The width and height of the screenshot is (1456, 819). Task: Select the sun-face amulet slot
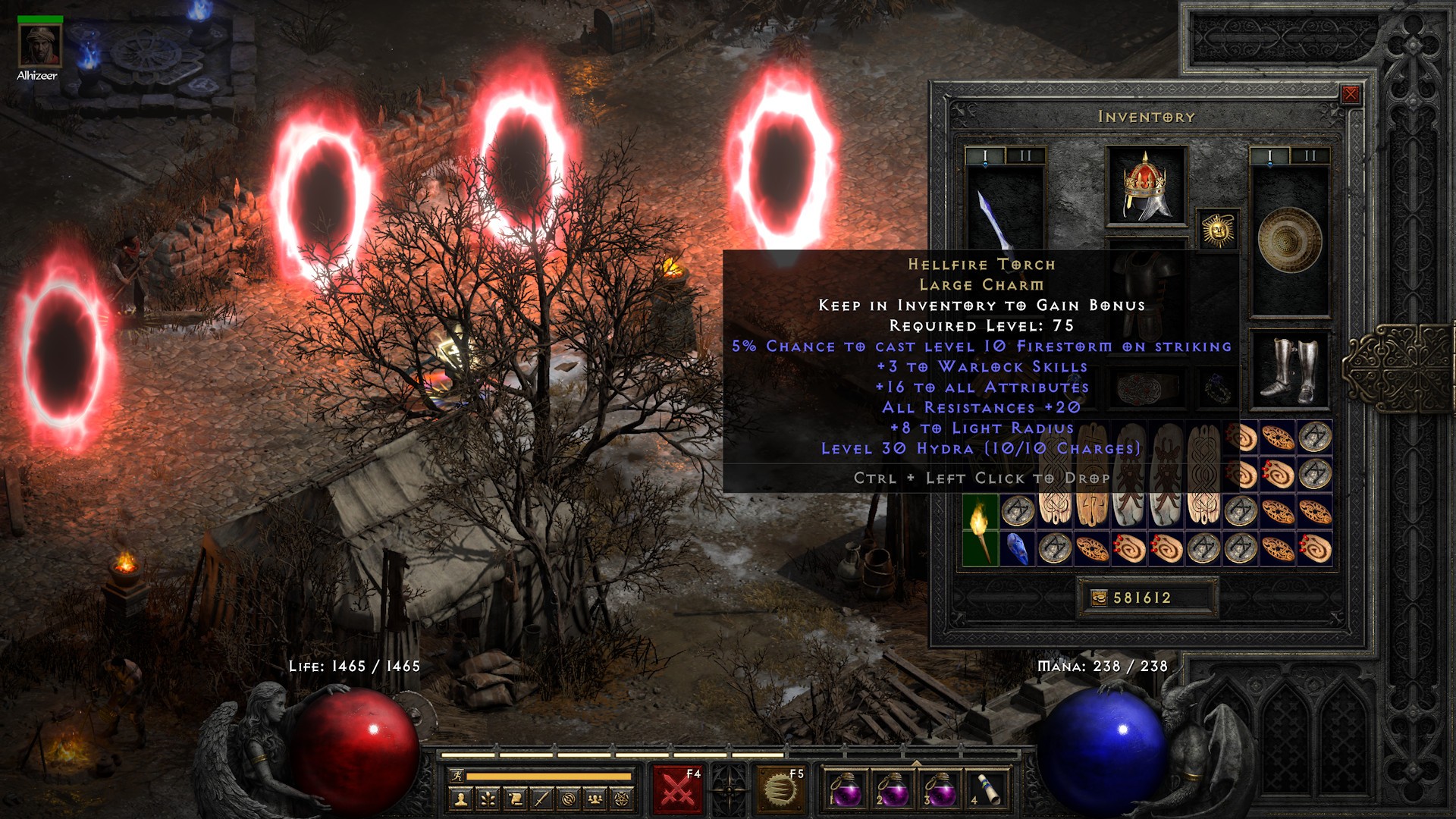point(1218,230)
